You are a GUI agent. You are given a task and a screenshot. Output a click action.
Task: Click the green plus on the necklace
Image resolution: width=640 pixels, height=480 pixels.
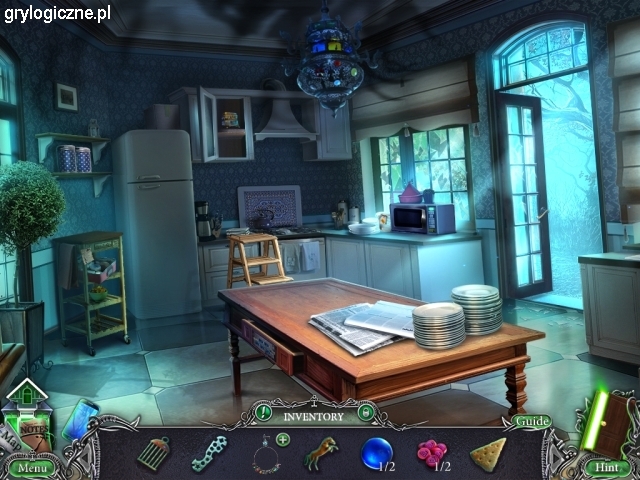point(283,439)
